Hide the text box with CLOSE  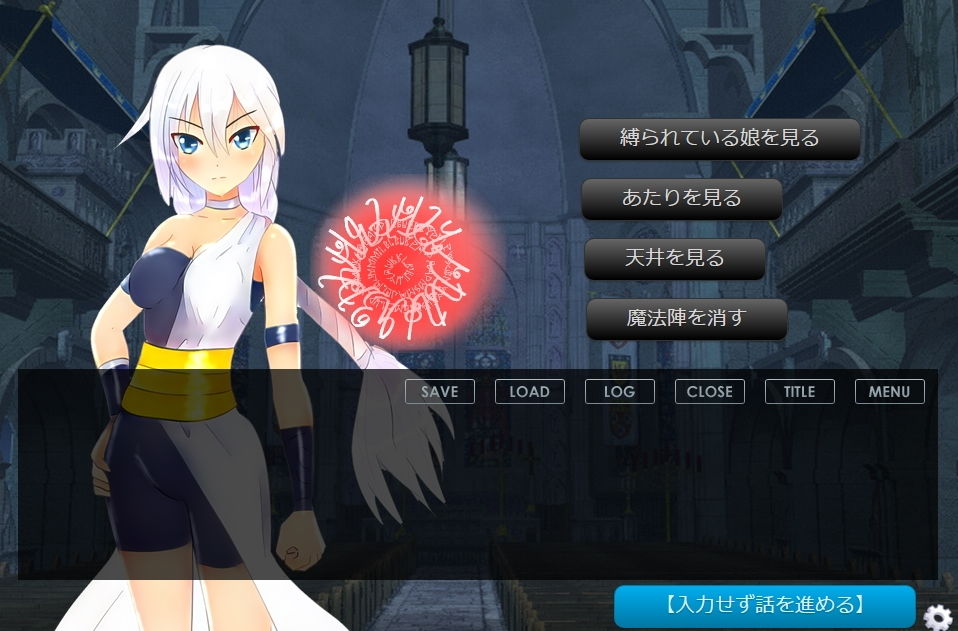pos(710,392)
